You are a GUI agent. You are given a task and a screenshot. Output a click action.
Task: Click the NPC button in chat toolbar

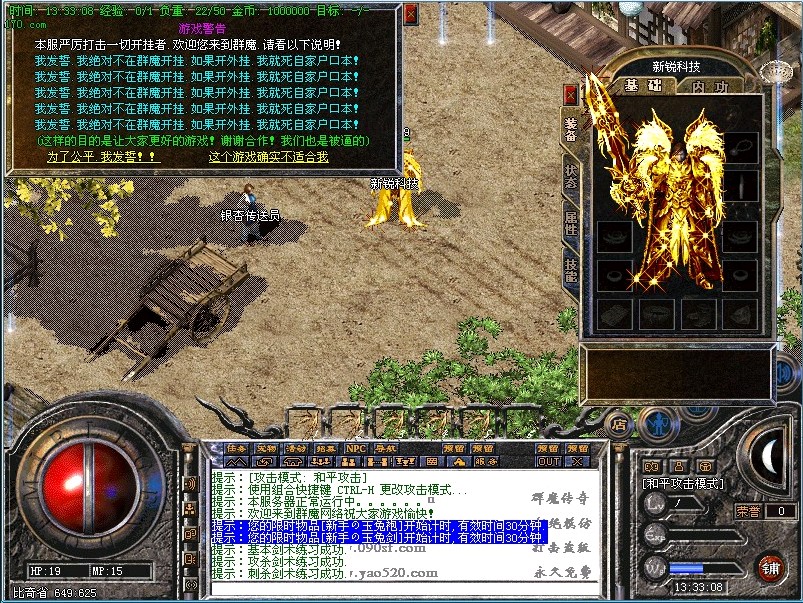[x=356, y=449]
